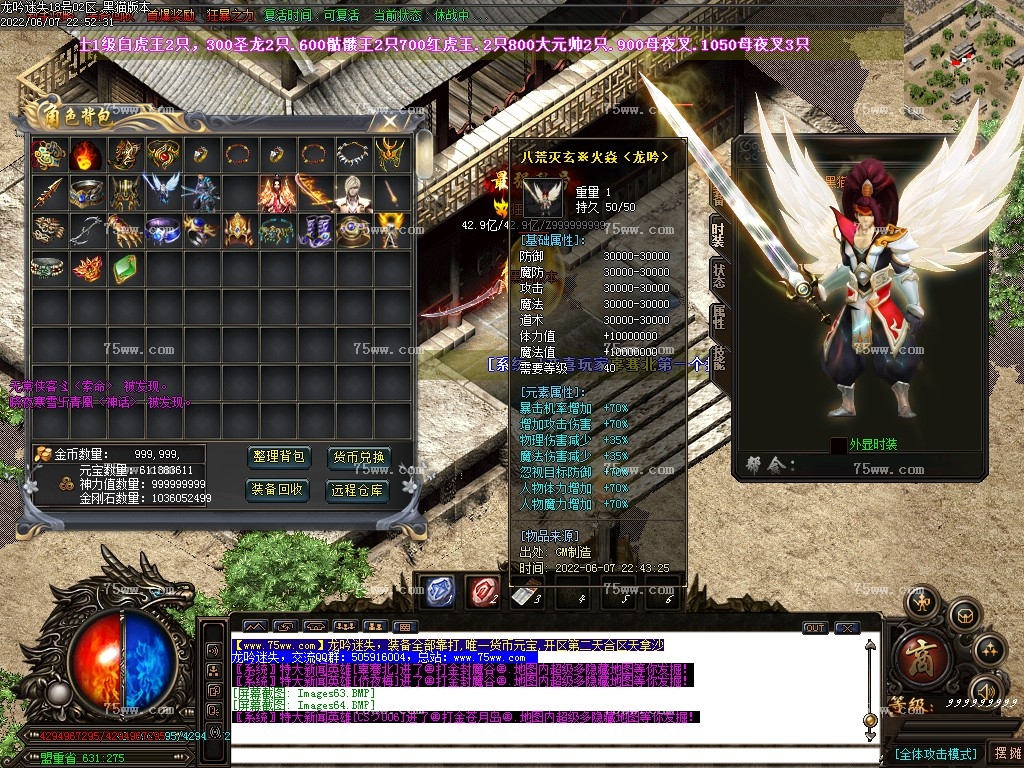
Task: Click the 摆摊 stall button
Action: (1004, 752)
